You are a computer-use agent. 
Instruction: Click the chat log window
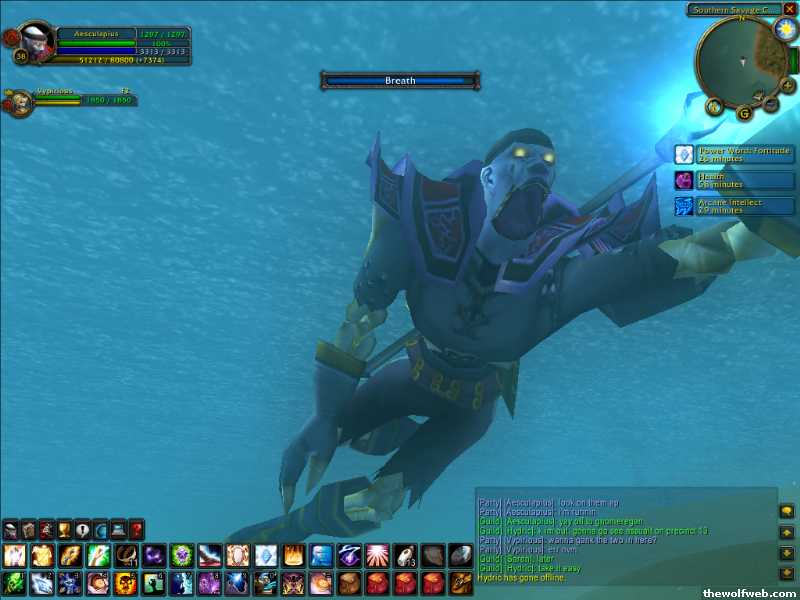(x=624, y=540)
